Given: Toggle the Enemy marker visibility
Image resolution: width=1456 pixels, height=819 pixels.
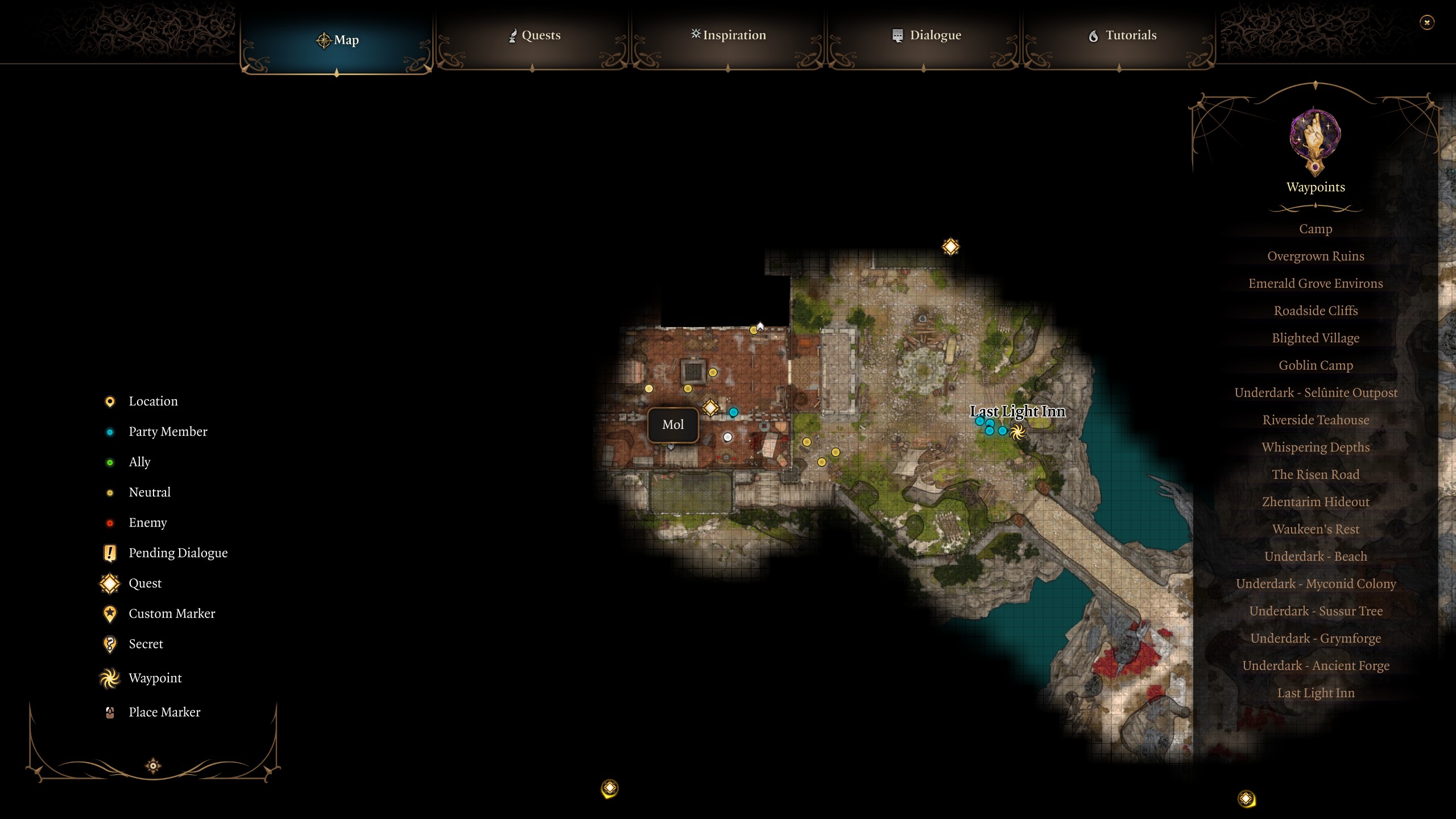Looking at the screenshot, I should [109, 522].
